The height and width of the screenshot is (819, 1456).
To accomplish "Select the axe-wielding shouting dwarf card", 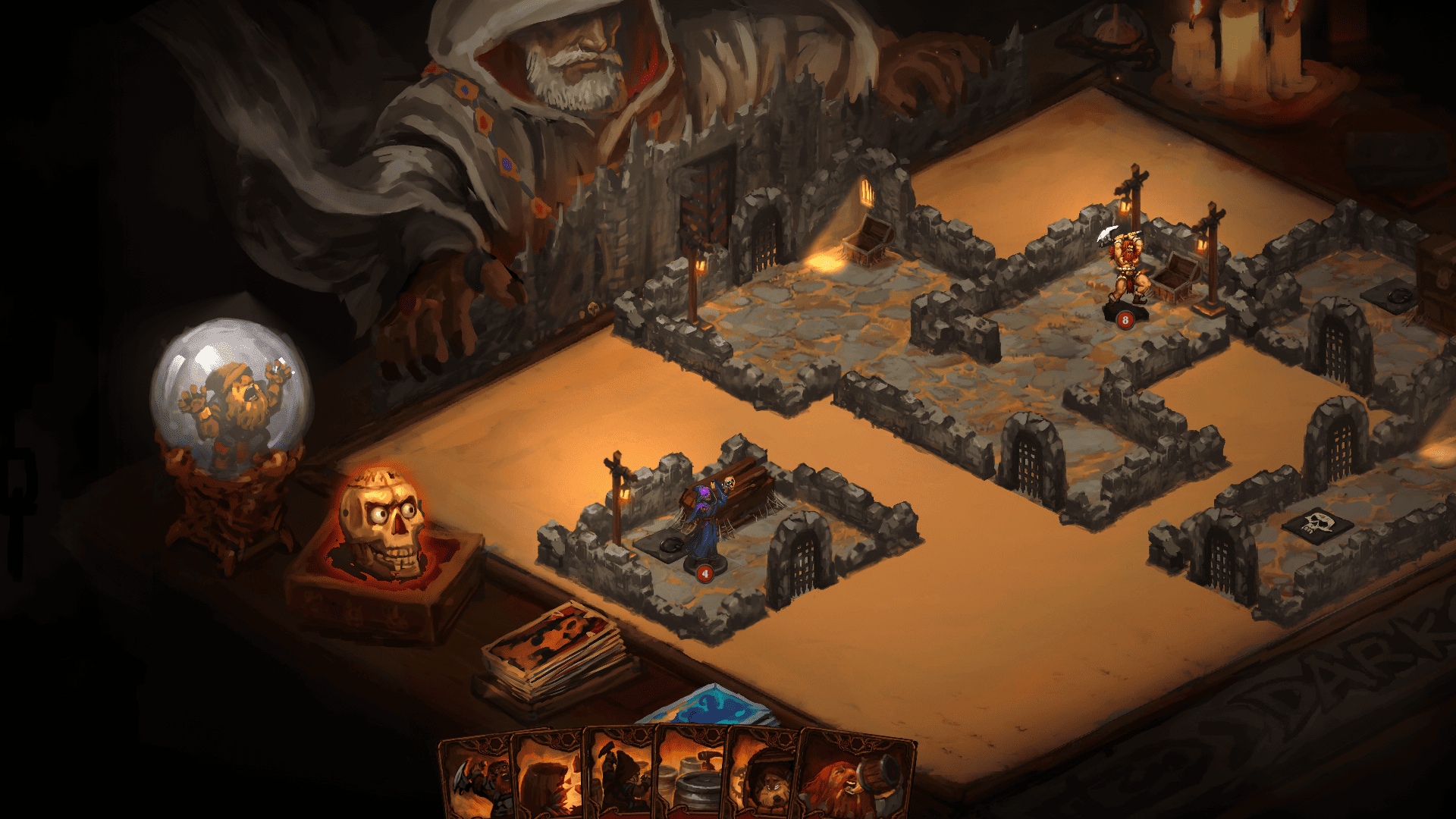I will point(476,781).
